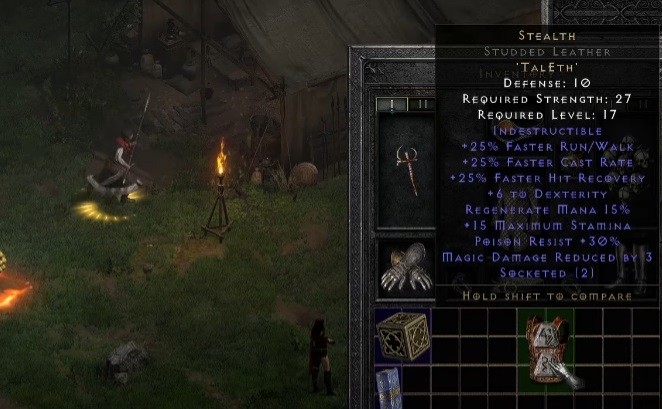Select the equipped wand in weapon slot

(405, 168)
